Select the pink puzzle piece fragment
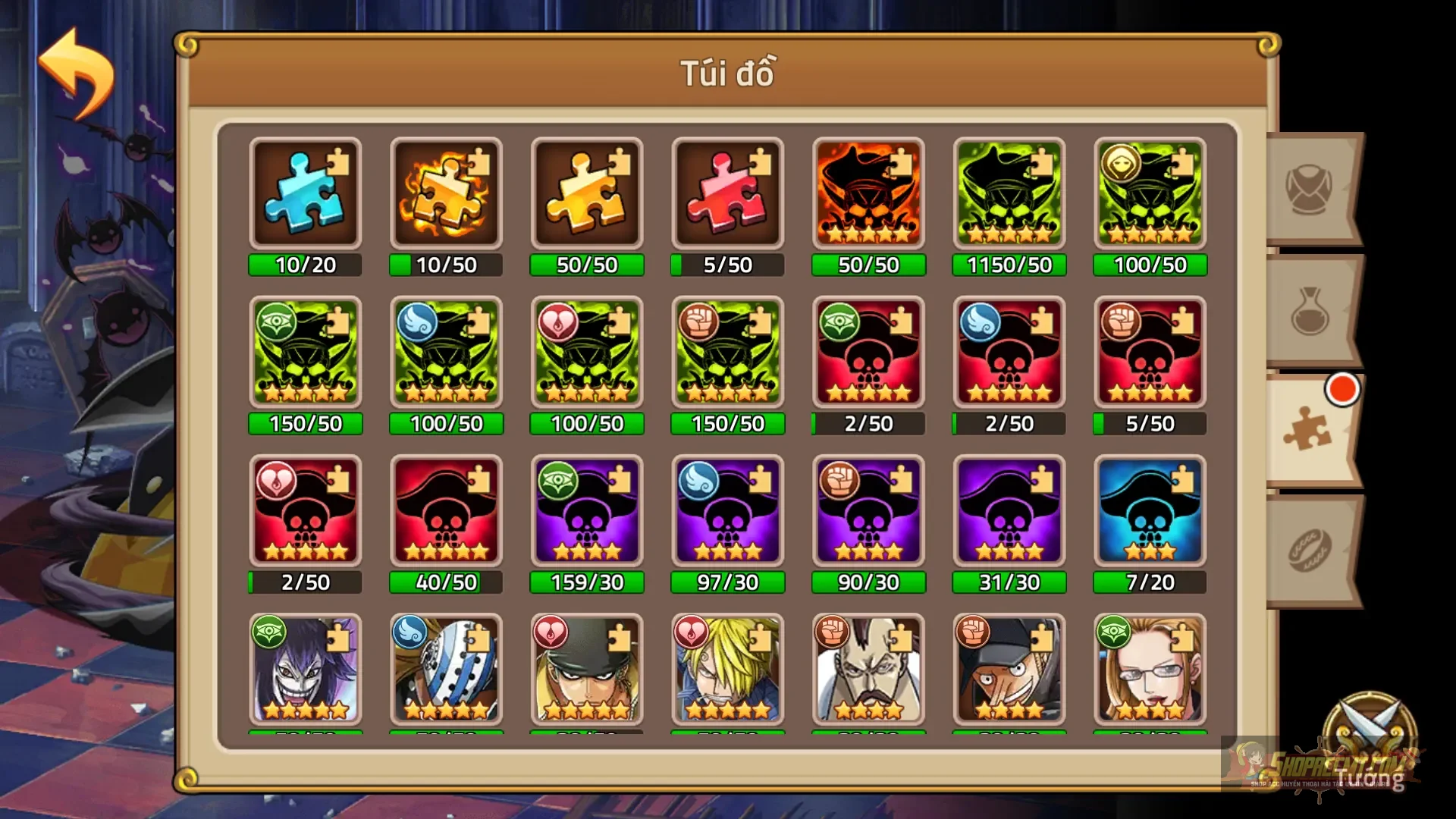The height and width of the screenshot is (819, 1456). tap(728, 193)
